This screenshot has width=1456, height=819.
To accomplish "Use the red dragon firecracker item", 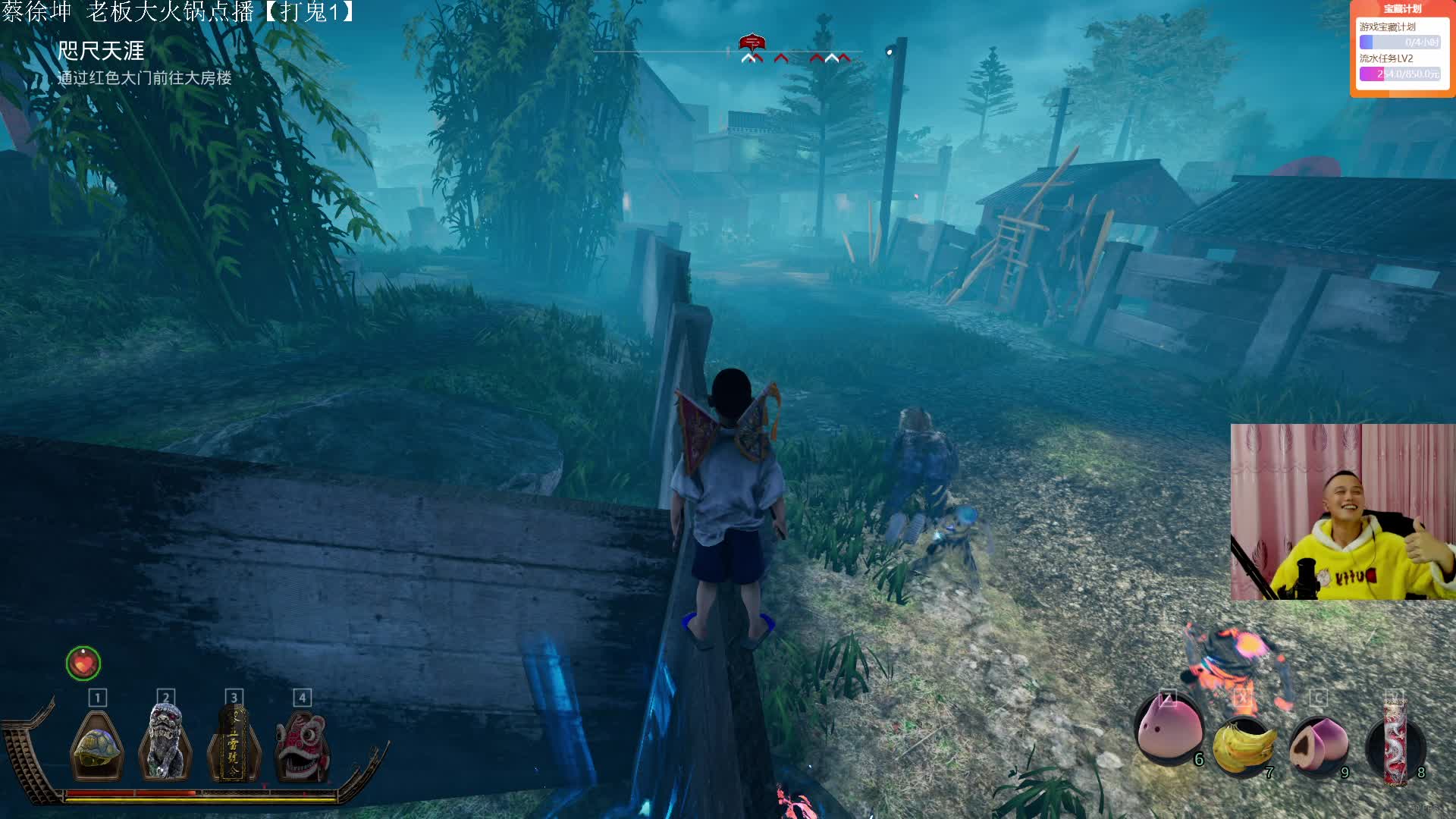I will pyautogui.click(x=1395, y=742).
